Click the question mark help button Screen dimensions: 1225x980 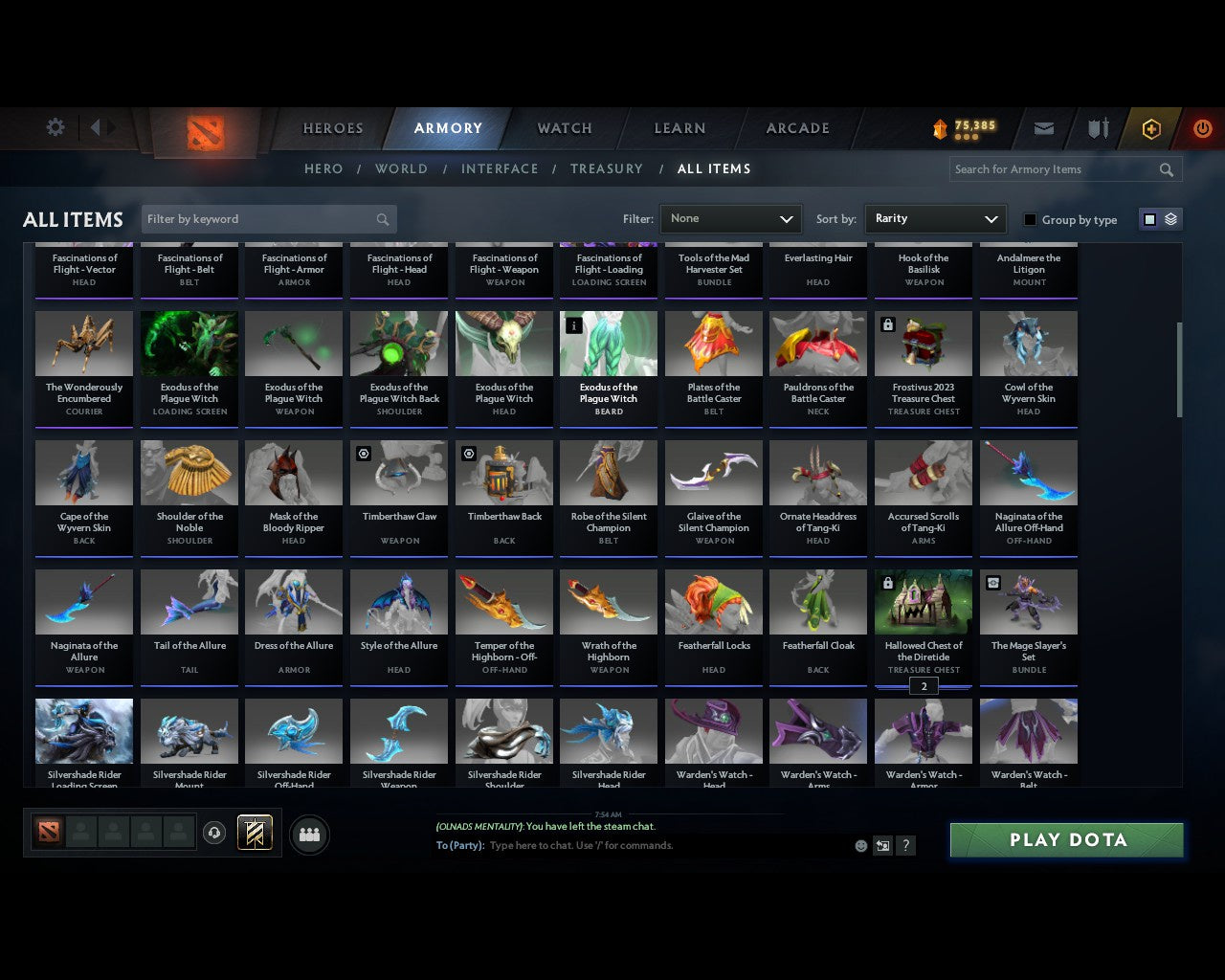click(x=905, y=846)
